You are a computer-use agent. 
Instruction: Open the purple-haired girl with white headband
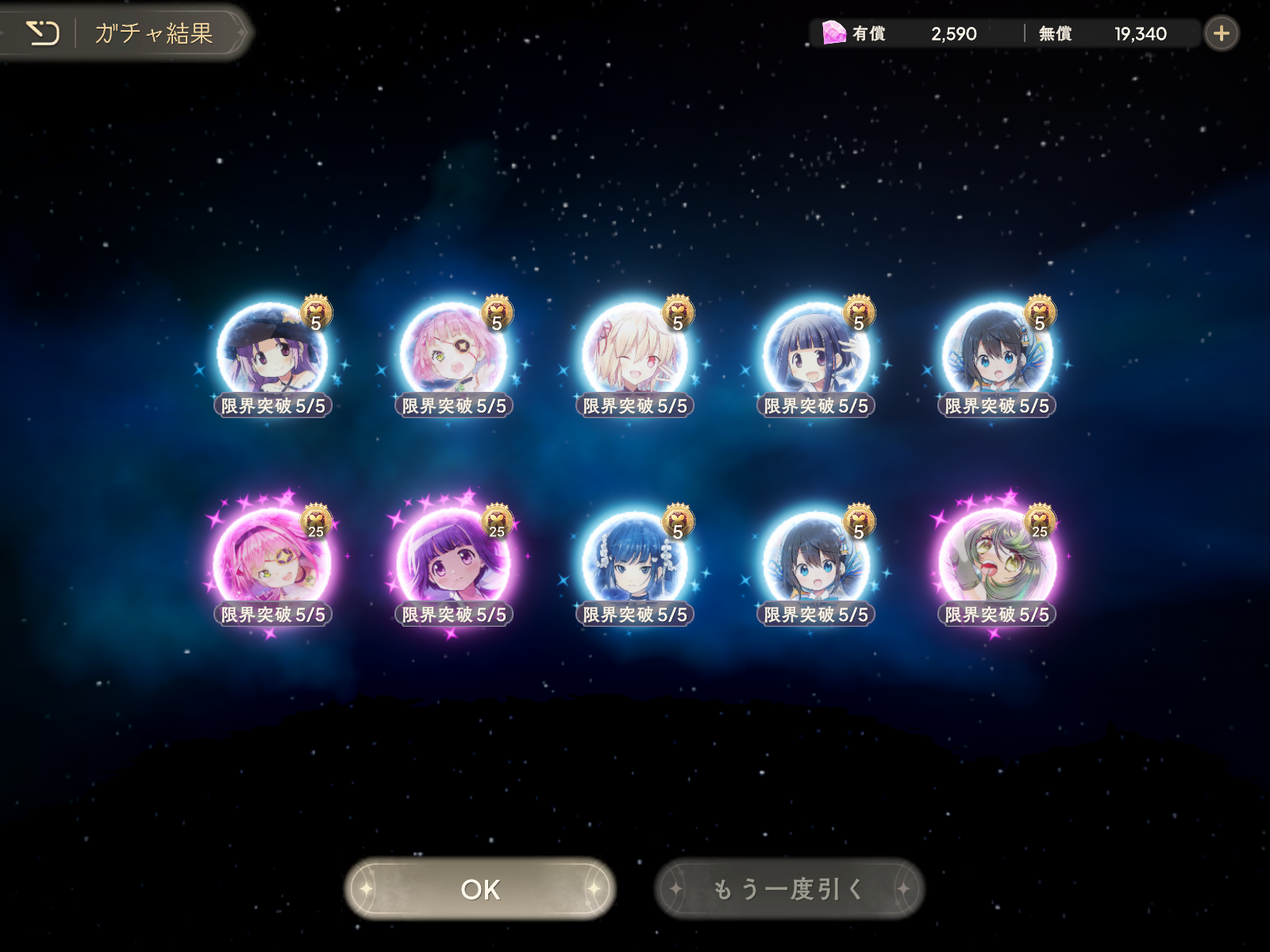[x=453, y=563]
